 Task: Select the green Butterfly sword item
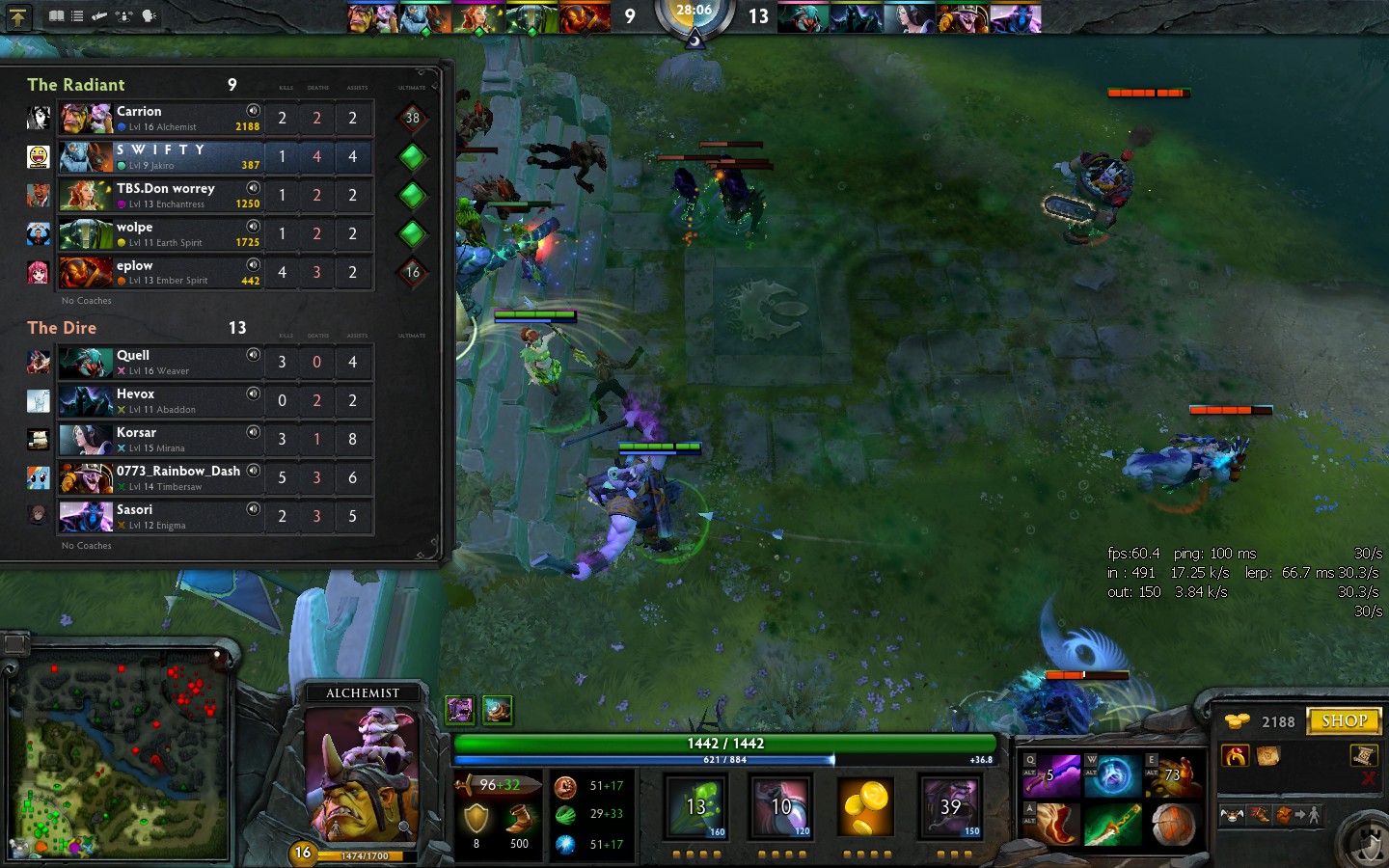click(x=1112, y=826)
